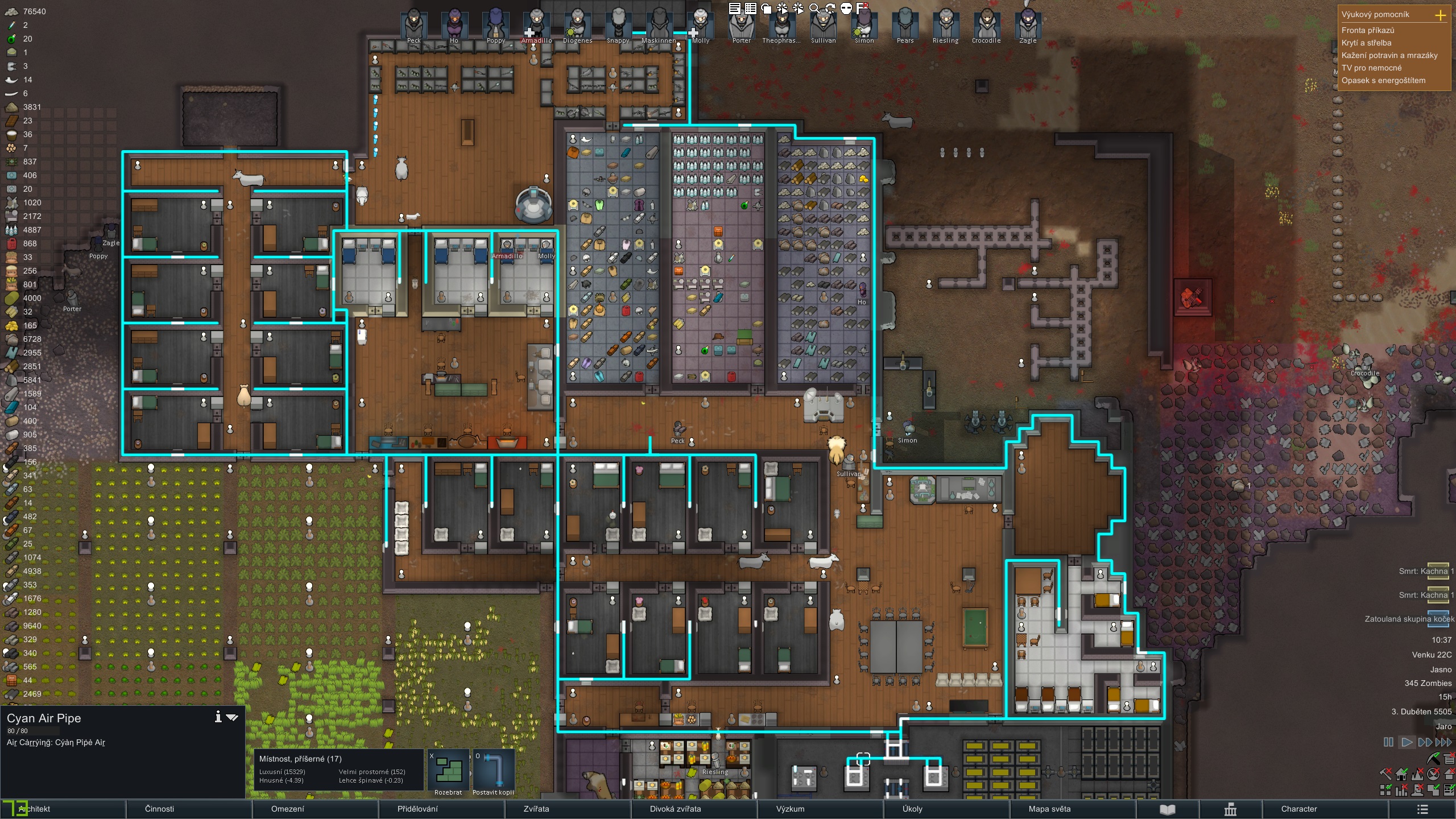The height and width of the screenshot is (819, 1456).
Task: Open the info card for Cyan Air Pipe
Action: 218,717
